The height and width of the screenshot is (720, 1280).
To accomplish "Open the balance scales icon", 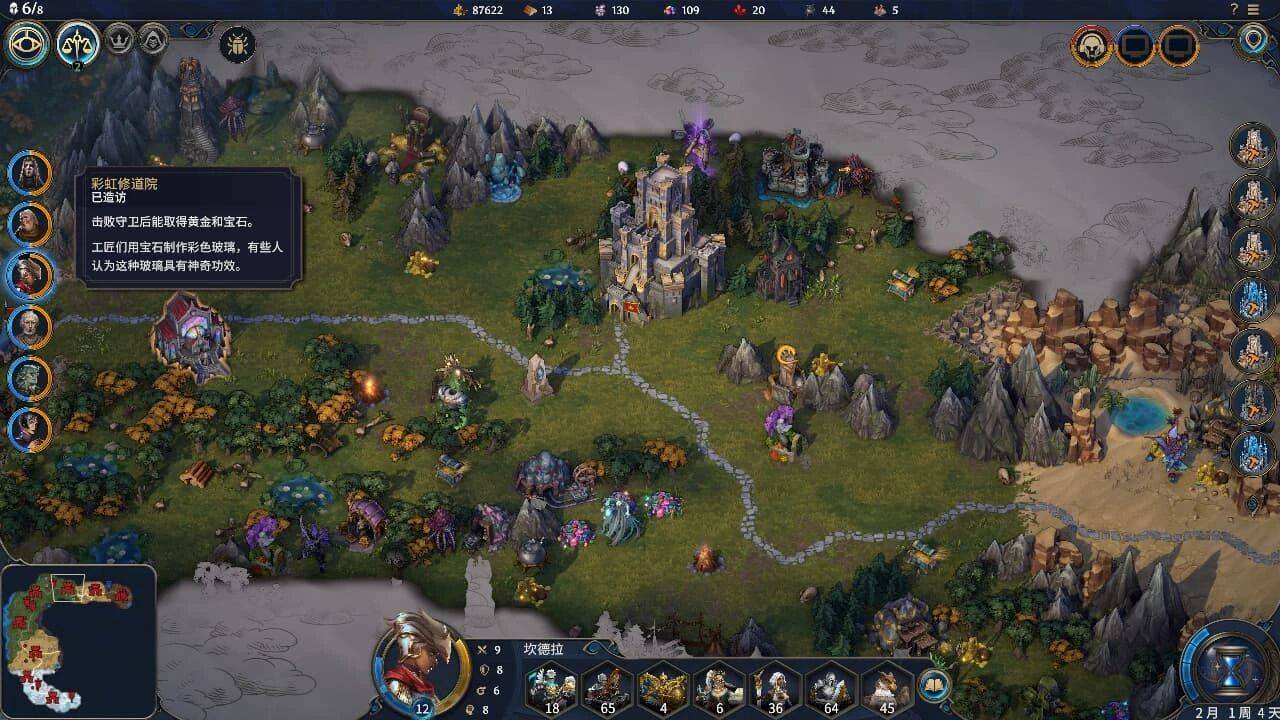I will tap(77, 43).
